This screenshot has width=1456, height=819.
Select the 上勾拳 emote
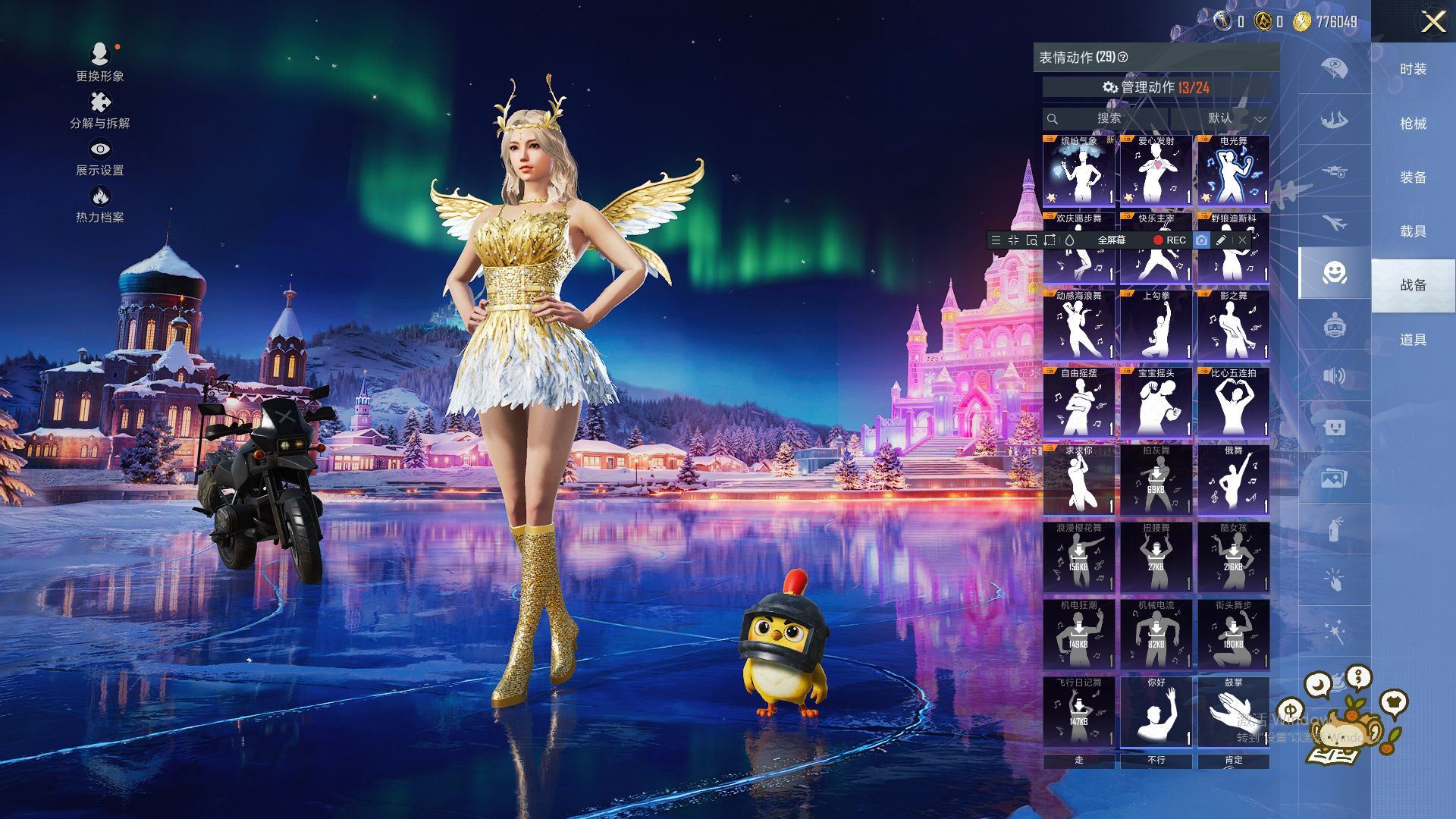point(1156,326)
